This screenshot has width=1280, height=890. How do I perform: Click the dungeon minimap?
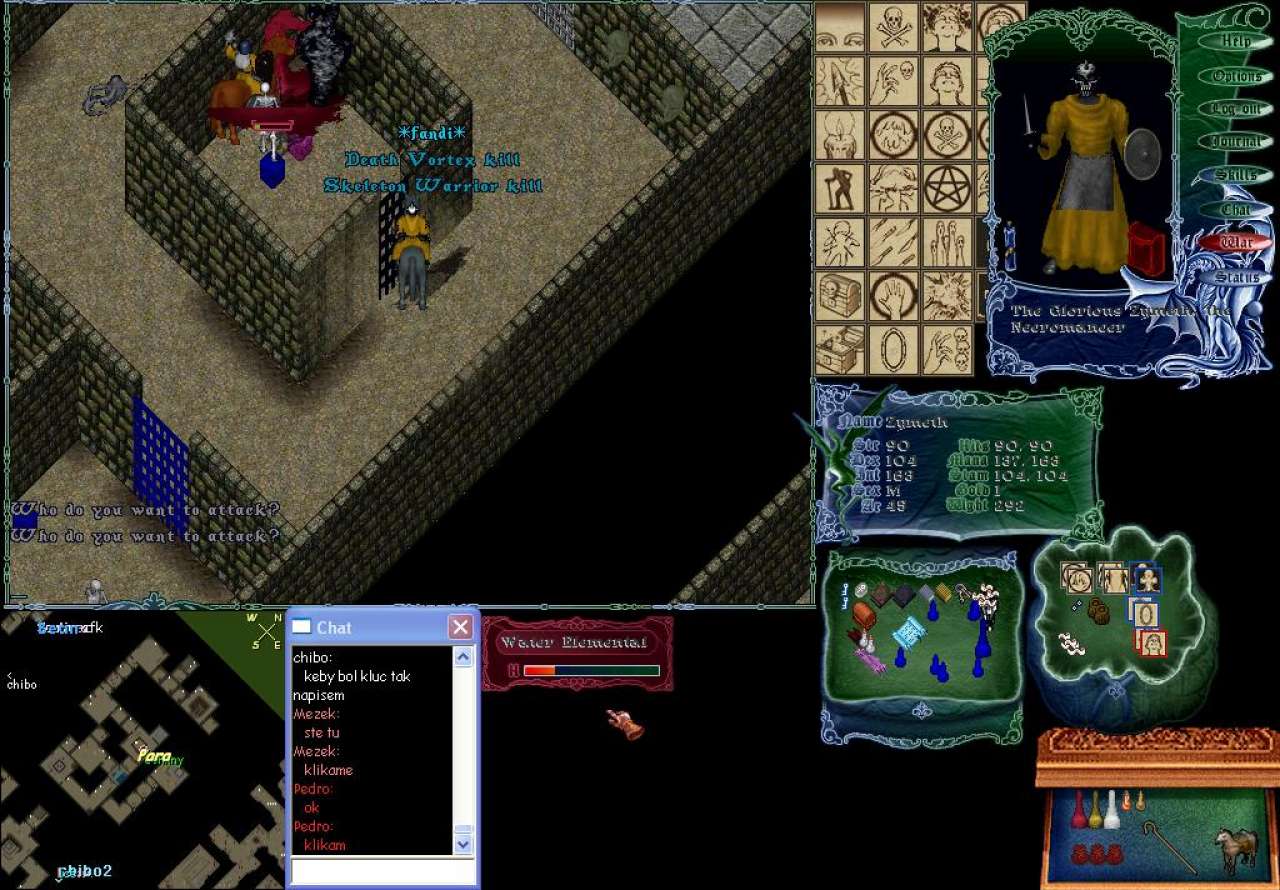[140, 750]
